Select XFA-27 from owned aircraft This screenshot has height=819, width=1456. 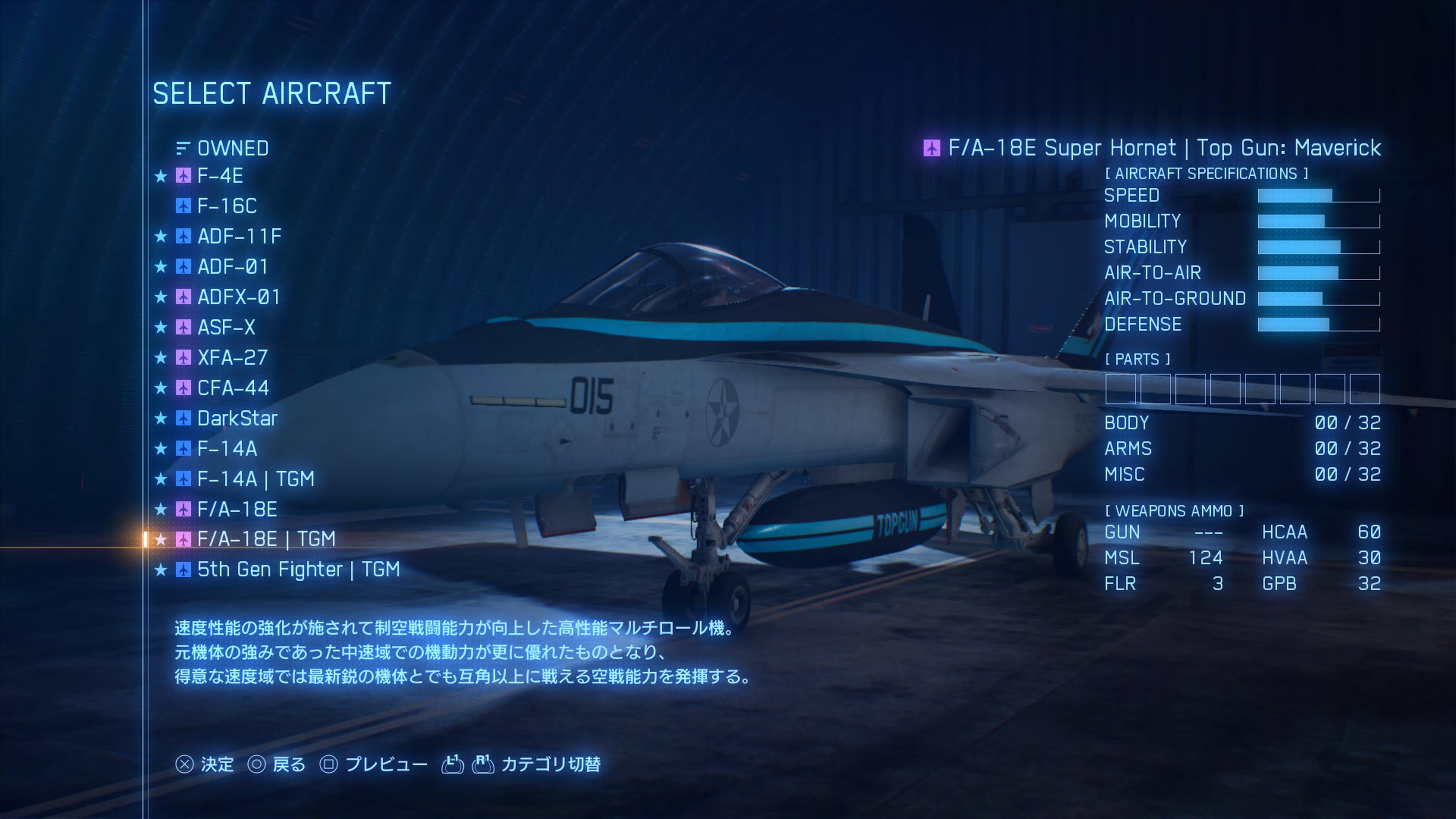(232, 358)
